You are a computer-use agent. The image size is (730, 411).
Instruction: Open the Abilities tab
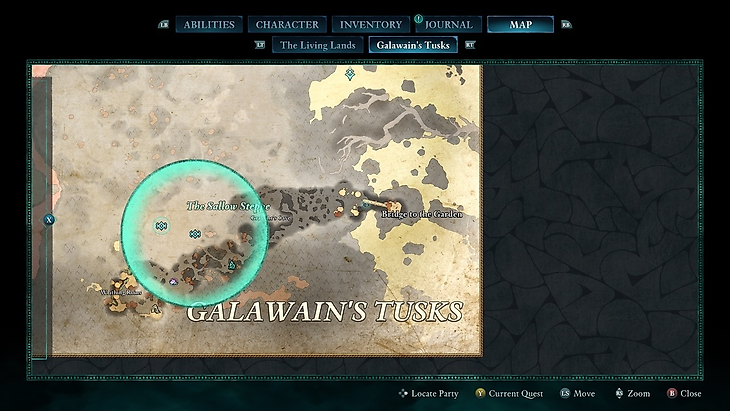point(209,24)
